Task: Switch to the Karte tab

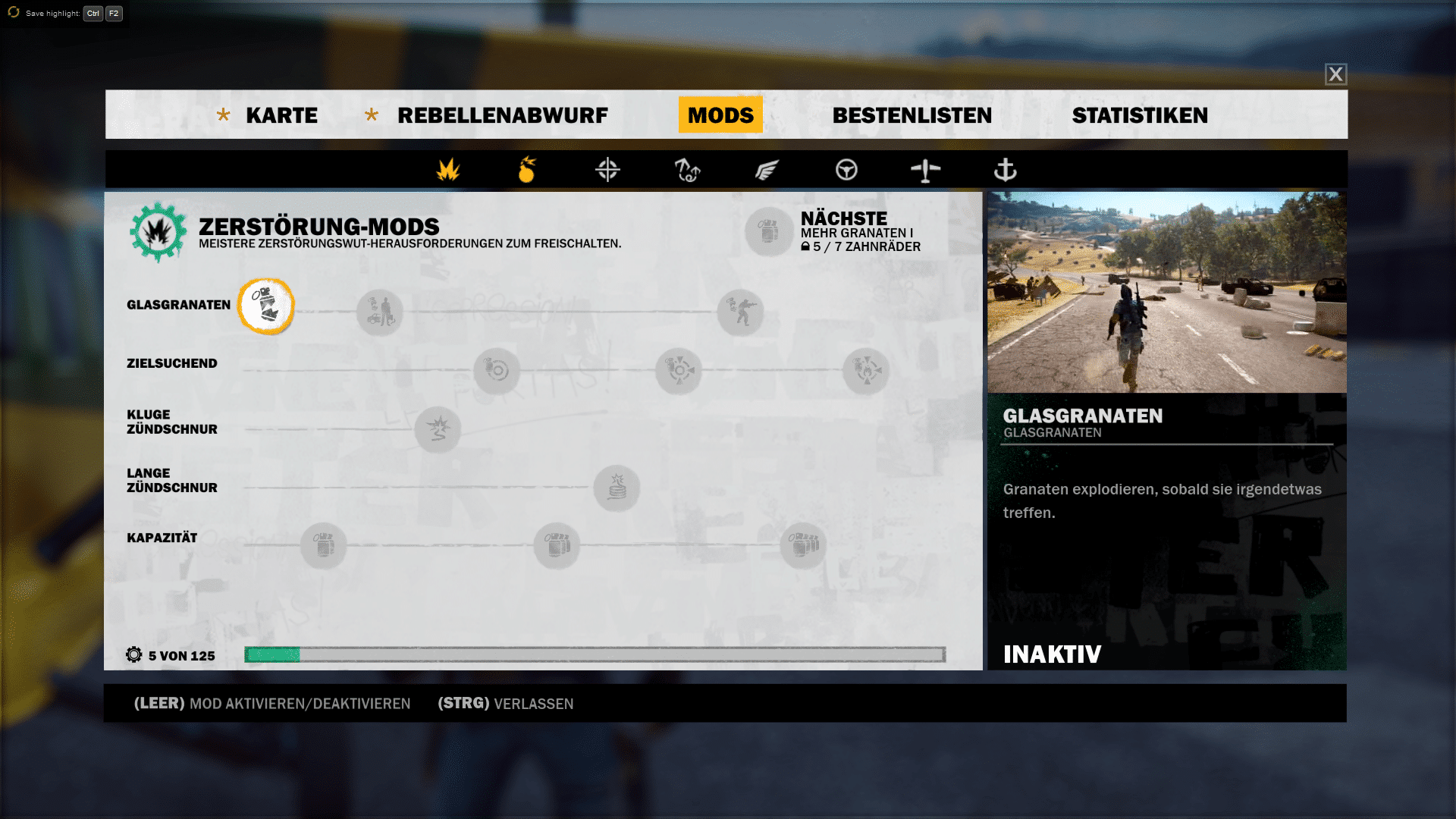Action: [x=281, y=115]
